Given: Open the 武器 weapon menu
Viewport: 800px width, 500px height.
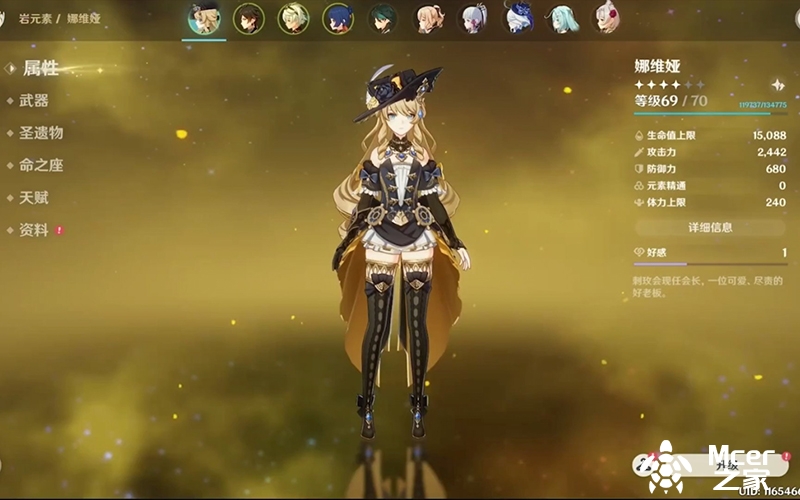Looking at the screenshot, I should point(34,101).
